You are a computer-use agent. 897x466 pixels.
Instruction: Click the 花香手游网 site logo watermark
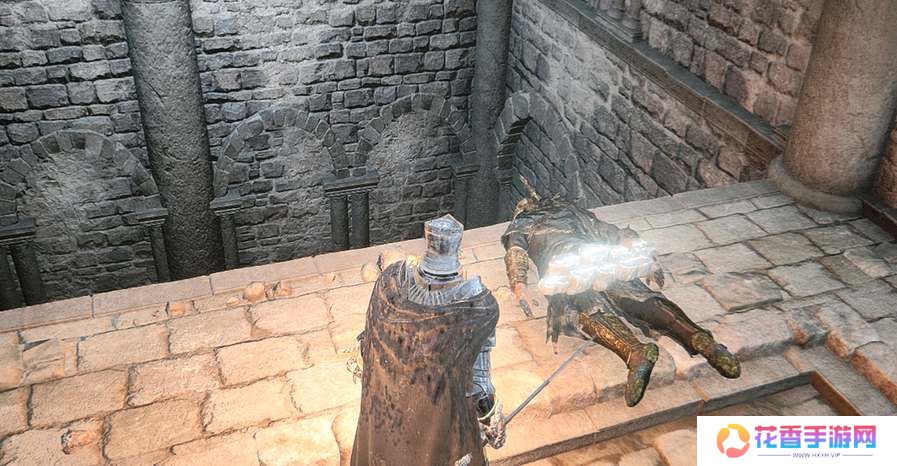(x=796, y=440)
